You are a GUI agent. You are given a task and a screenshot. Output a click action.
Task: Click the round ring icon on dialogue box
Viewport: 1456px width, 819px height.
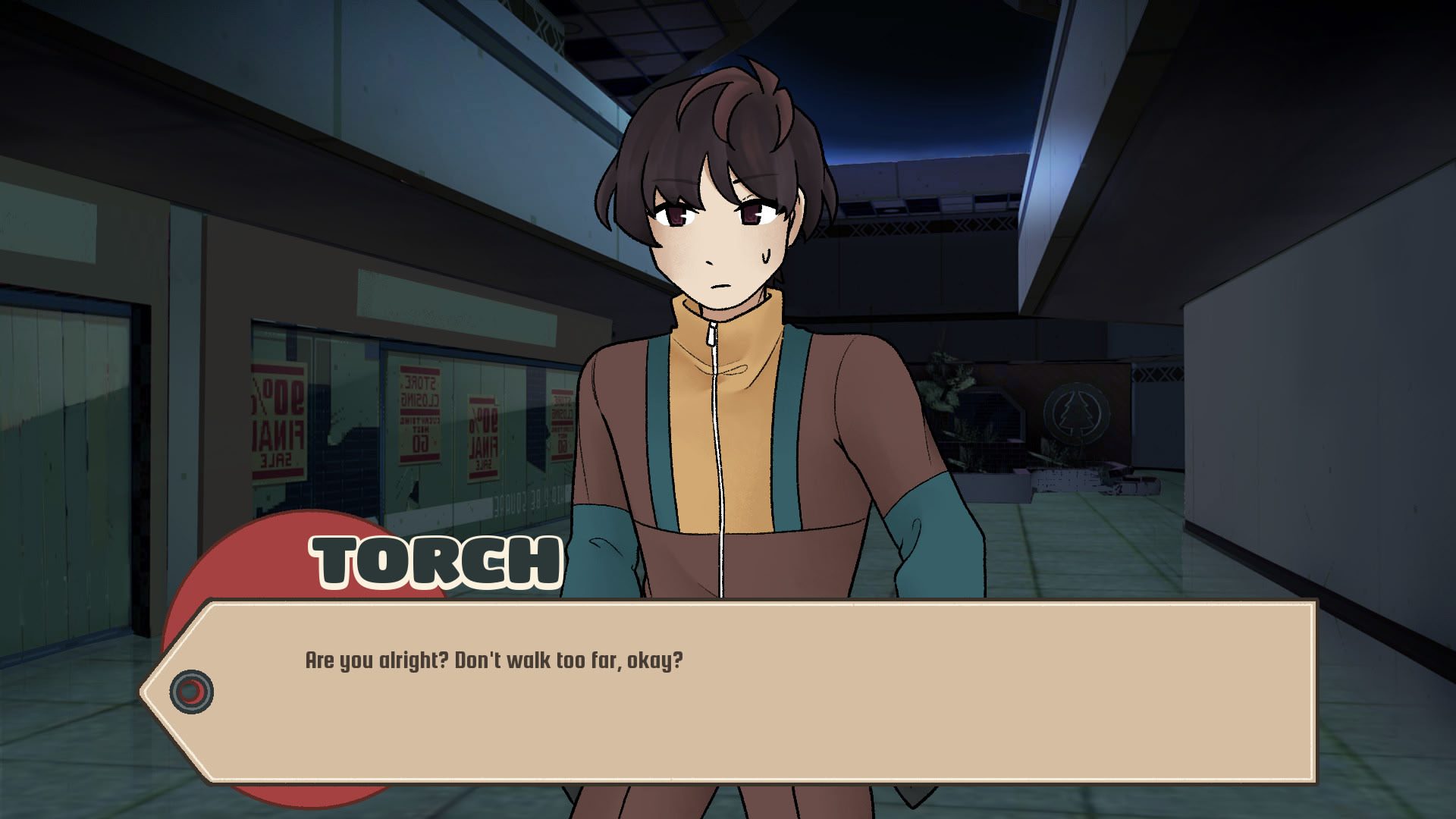coord(192,692)
